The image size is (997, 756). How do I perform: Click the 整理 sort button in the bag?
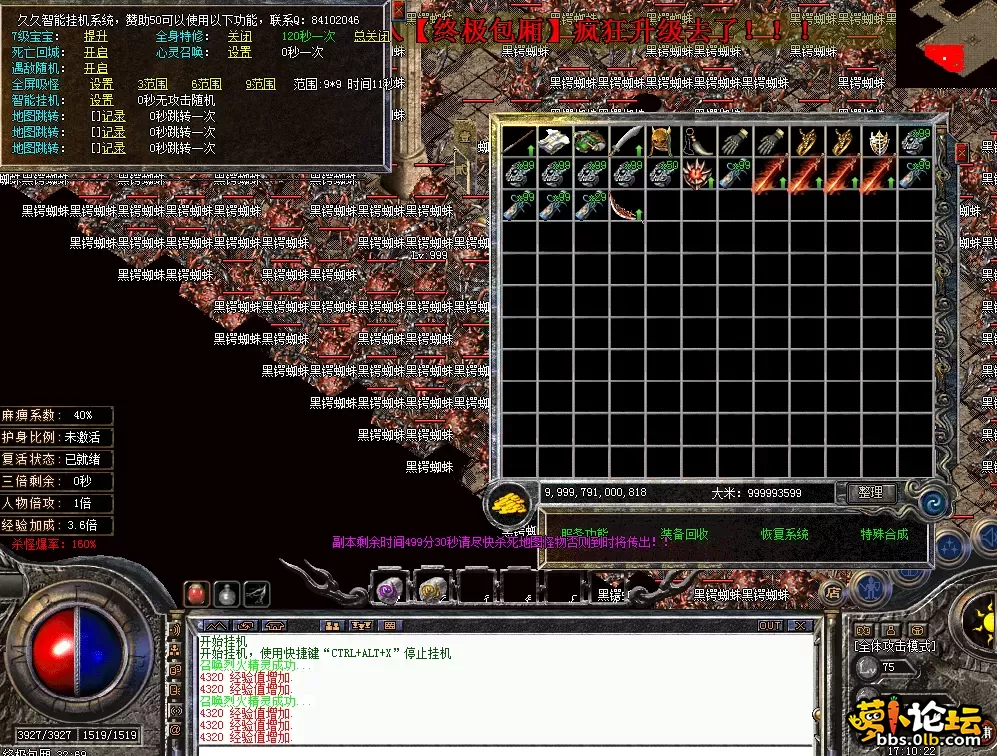tap(871, 493)
